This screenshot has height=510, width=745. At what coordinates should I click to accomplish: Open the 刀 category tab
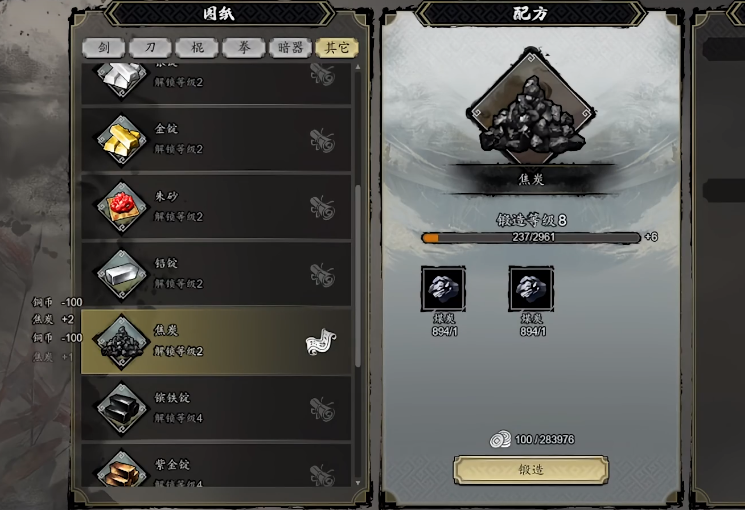pos(150,47)
